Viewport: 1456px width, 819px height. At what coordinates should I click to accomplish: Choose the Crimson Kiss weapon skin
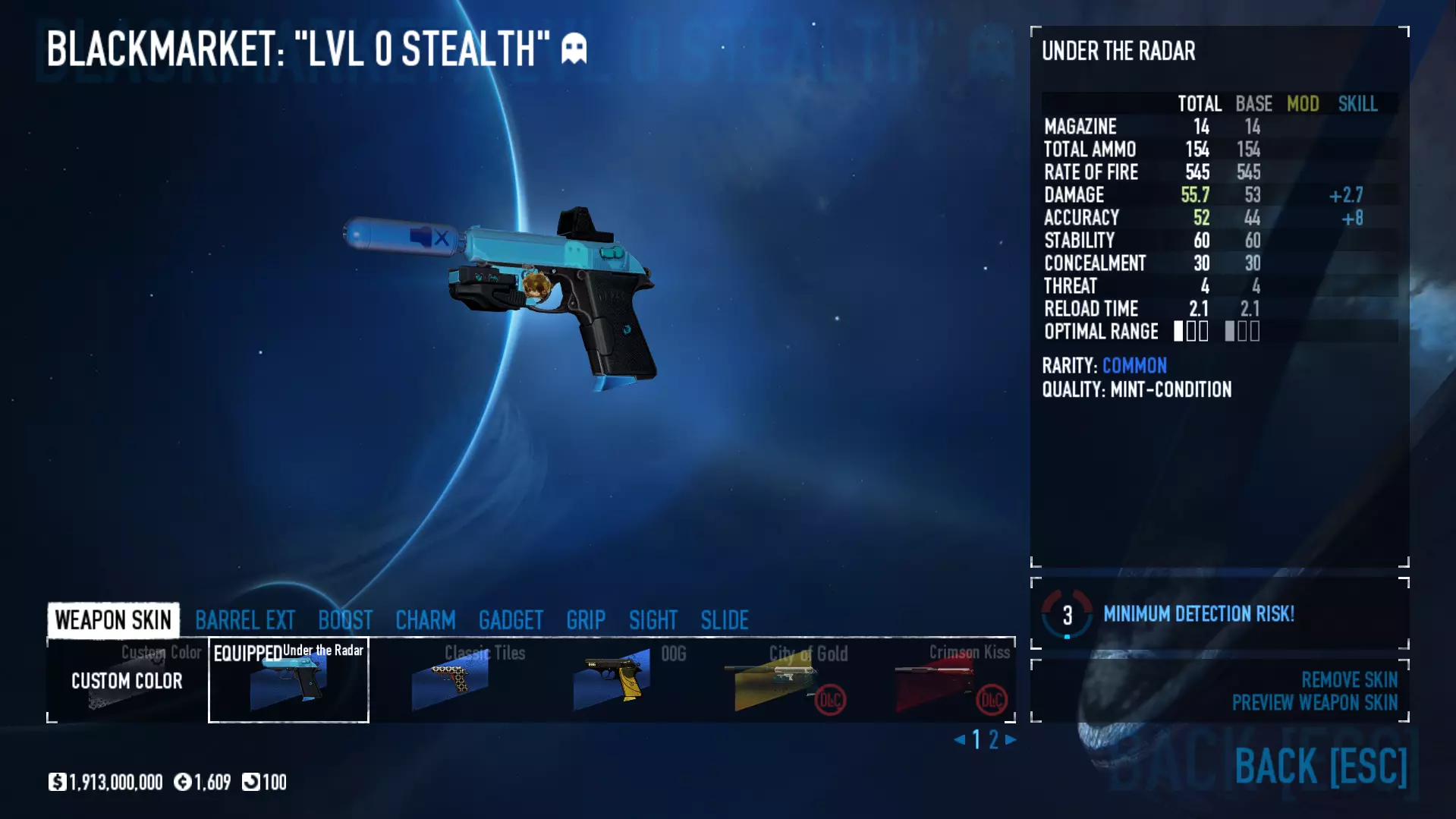pos(936,680)
